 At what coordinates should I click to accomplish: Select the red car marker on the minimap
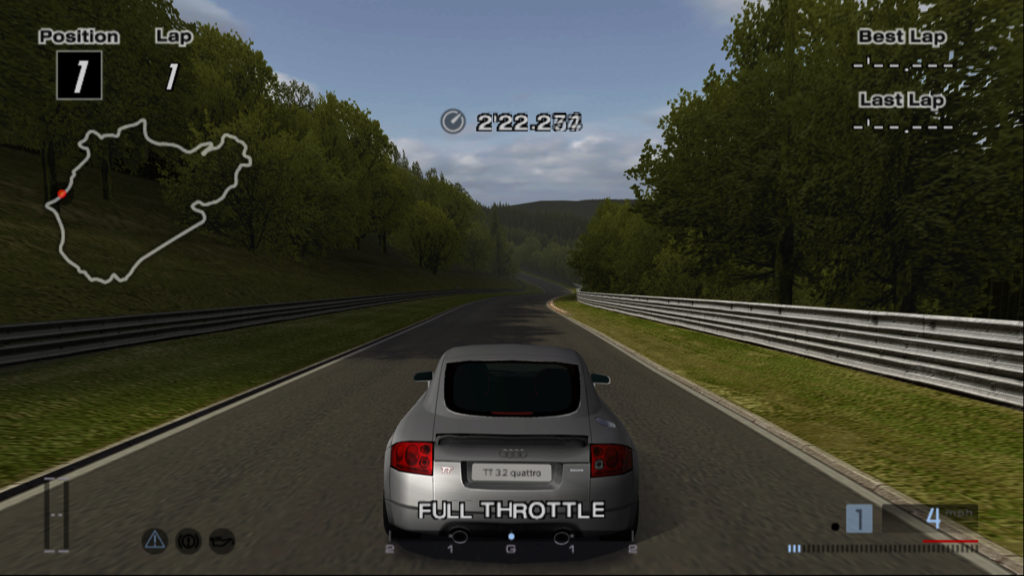(x=62, y=193)
